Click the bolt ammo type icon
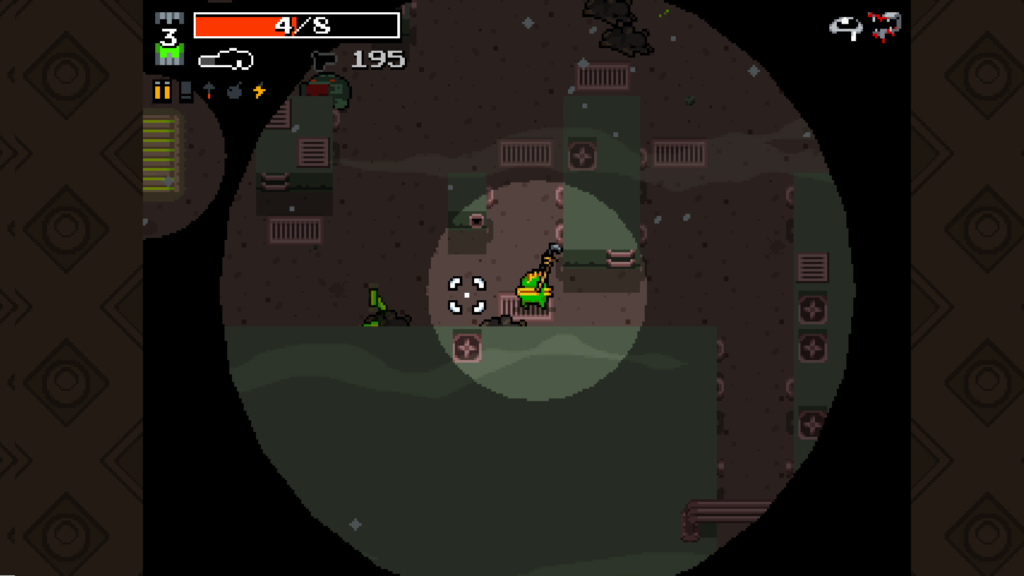Viewport: 1024px width, 576px height. 209,91
